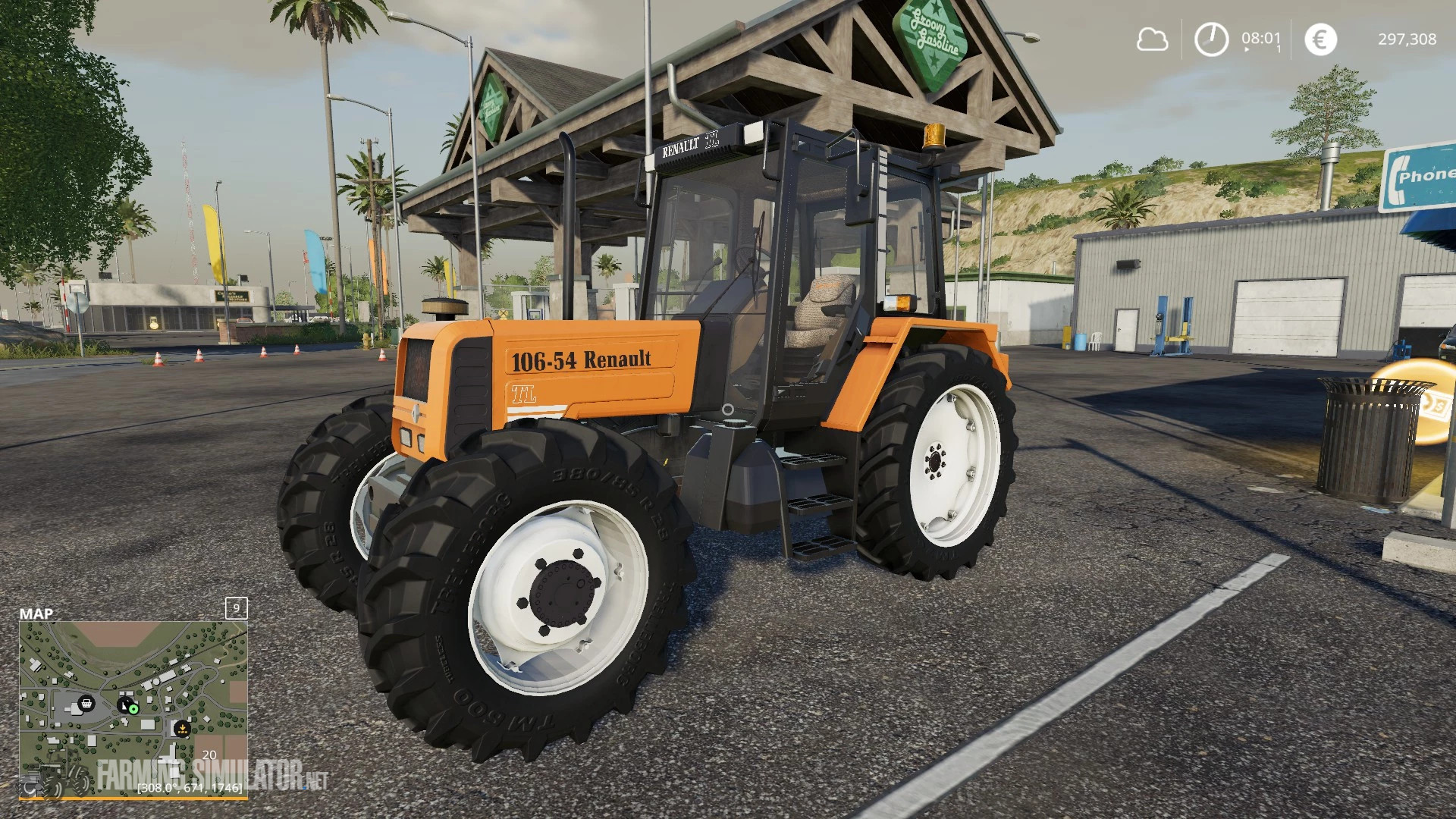Click the 08:01 time display
This screenshot has width=1456, height=819.
click(1261, 38)
